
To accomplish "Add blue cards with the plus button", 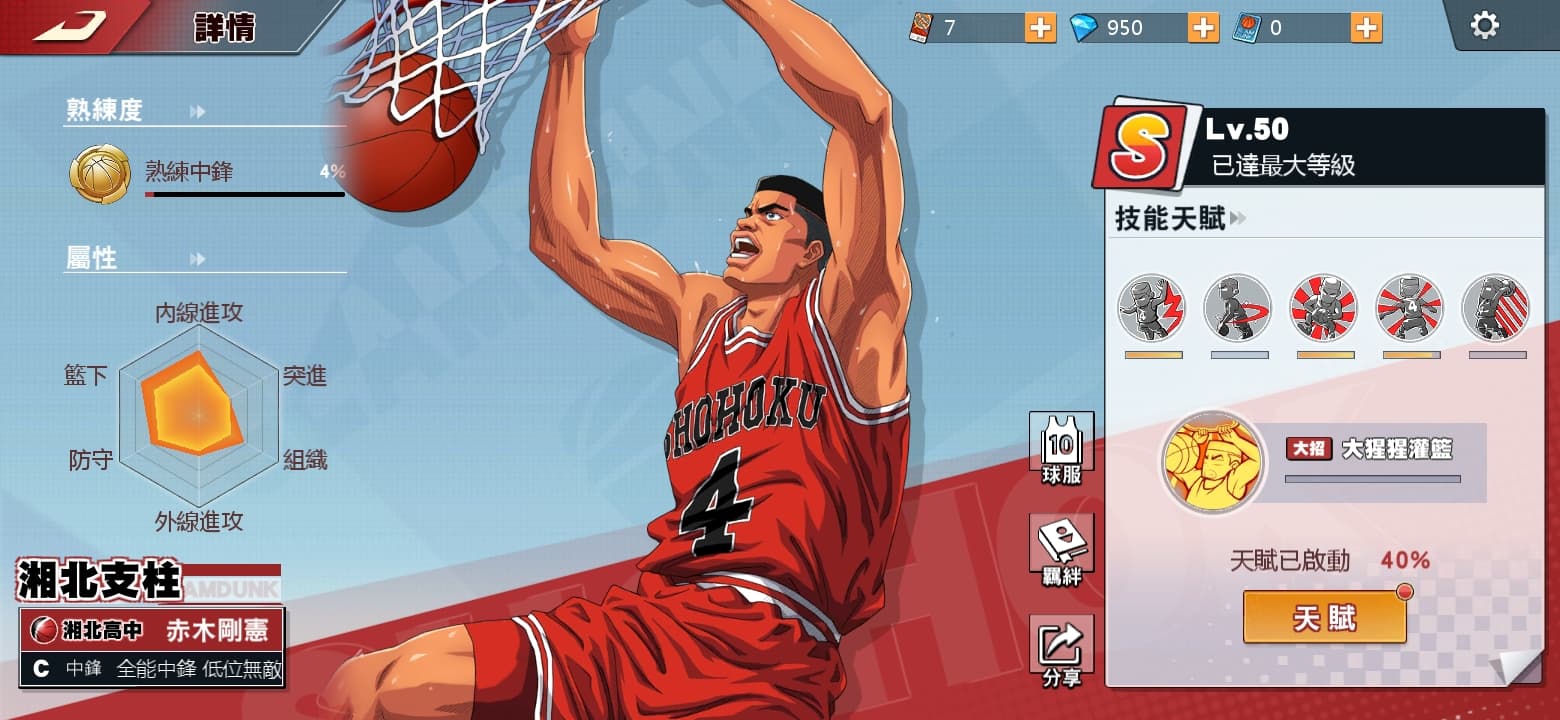I will (x=1366, y=28).
